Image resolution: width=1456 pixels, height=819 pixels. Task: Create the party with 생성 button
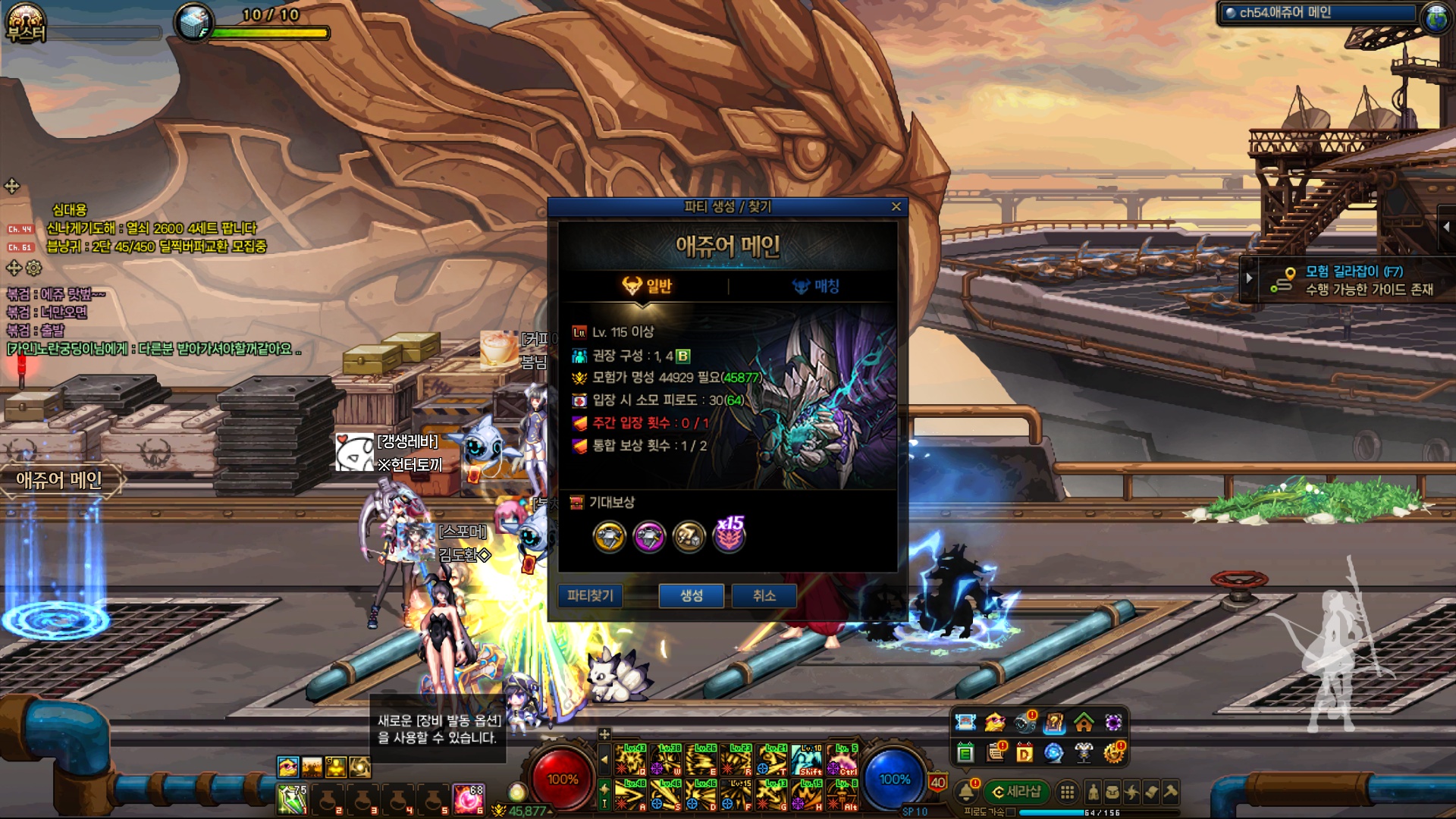click(691, 595)
